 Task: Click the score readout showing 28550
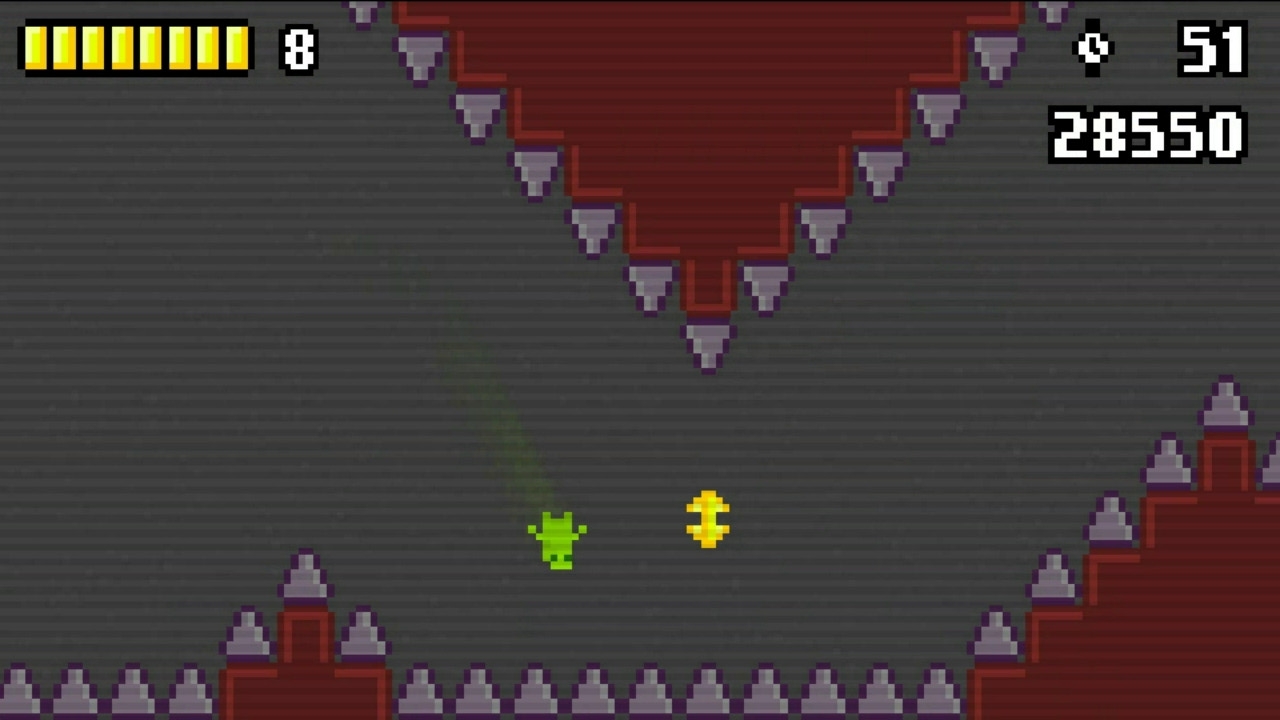click(x=1146, y=135)
